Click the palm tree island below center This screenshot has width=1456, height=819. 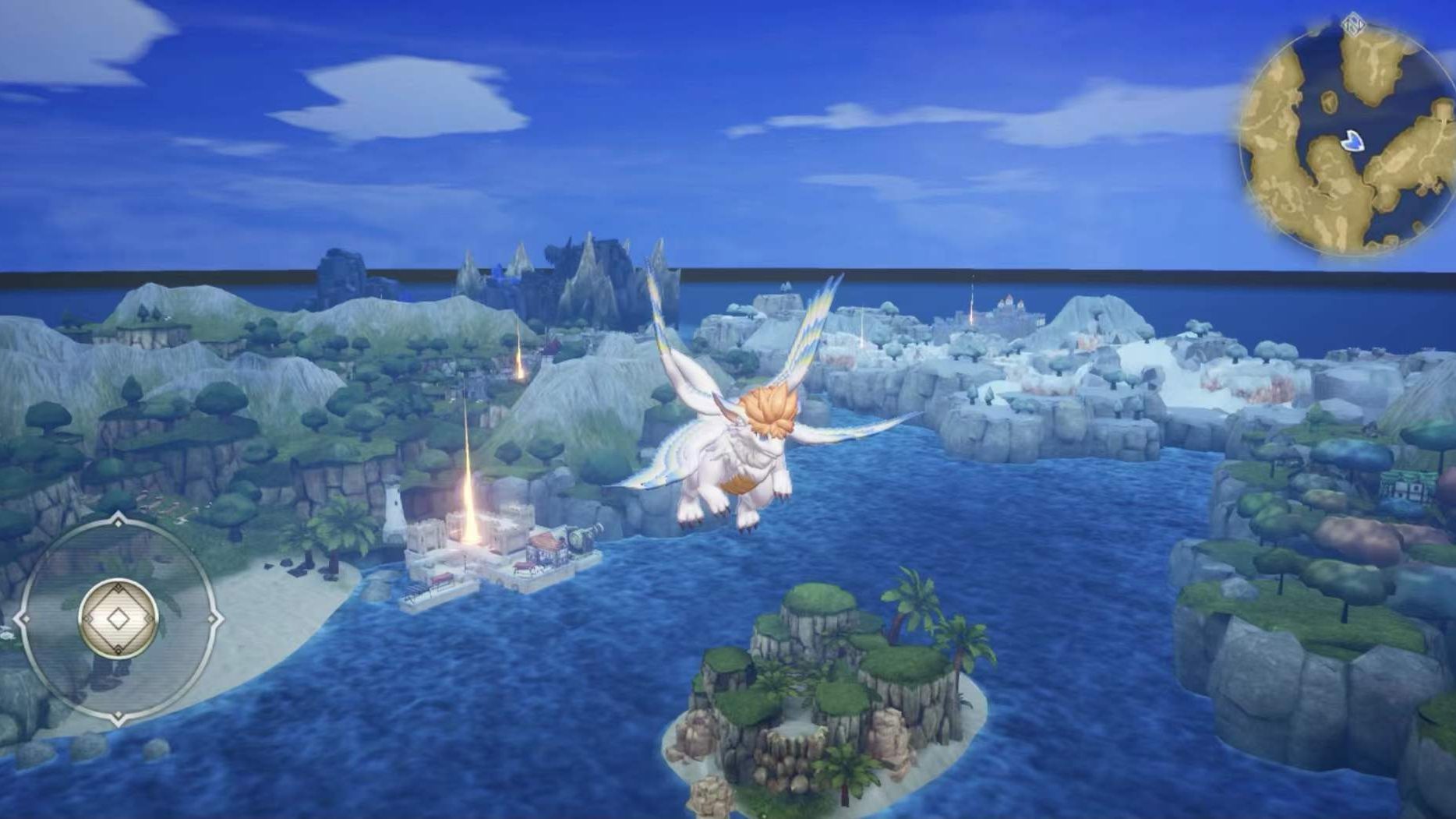click(818, 701)
